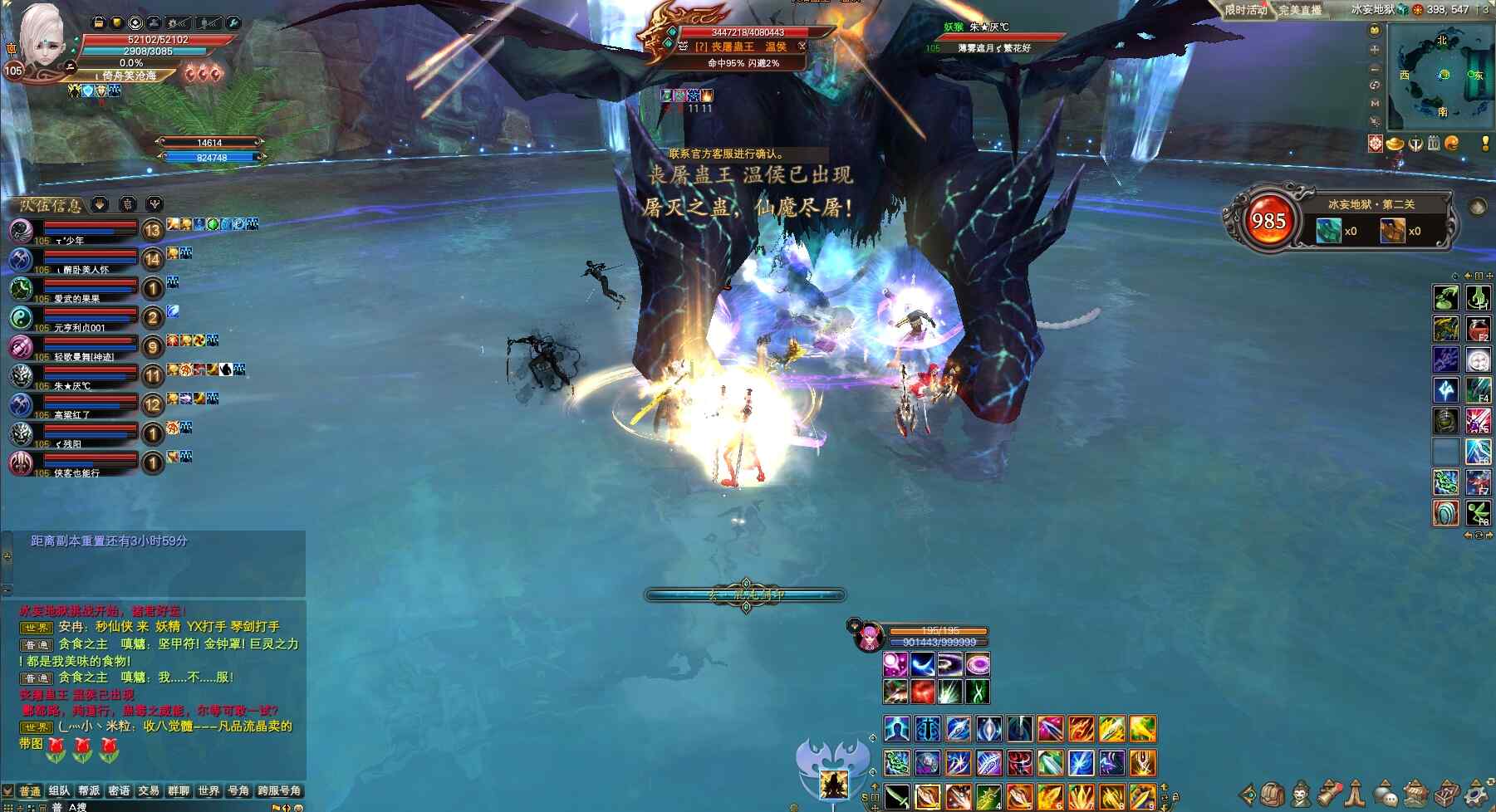The height and width of the screenshot is (812, 1496).
Task: Open the world map with M button
Action: point(1375,103)
